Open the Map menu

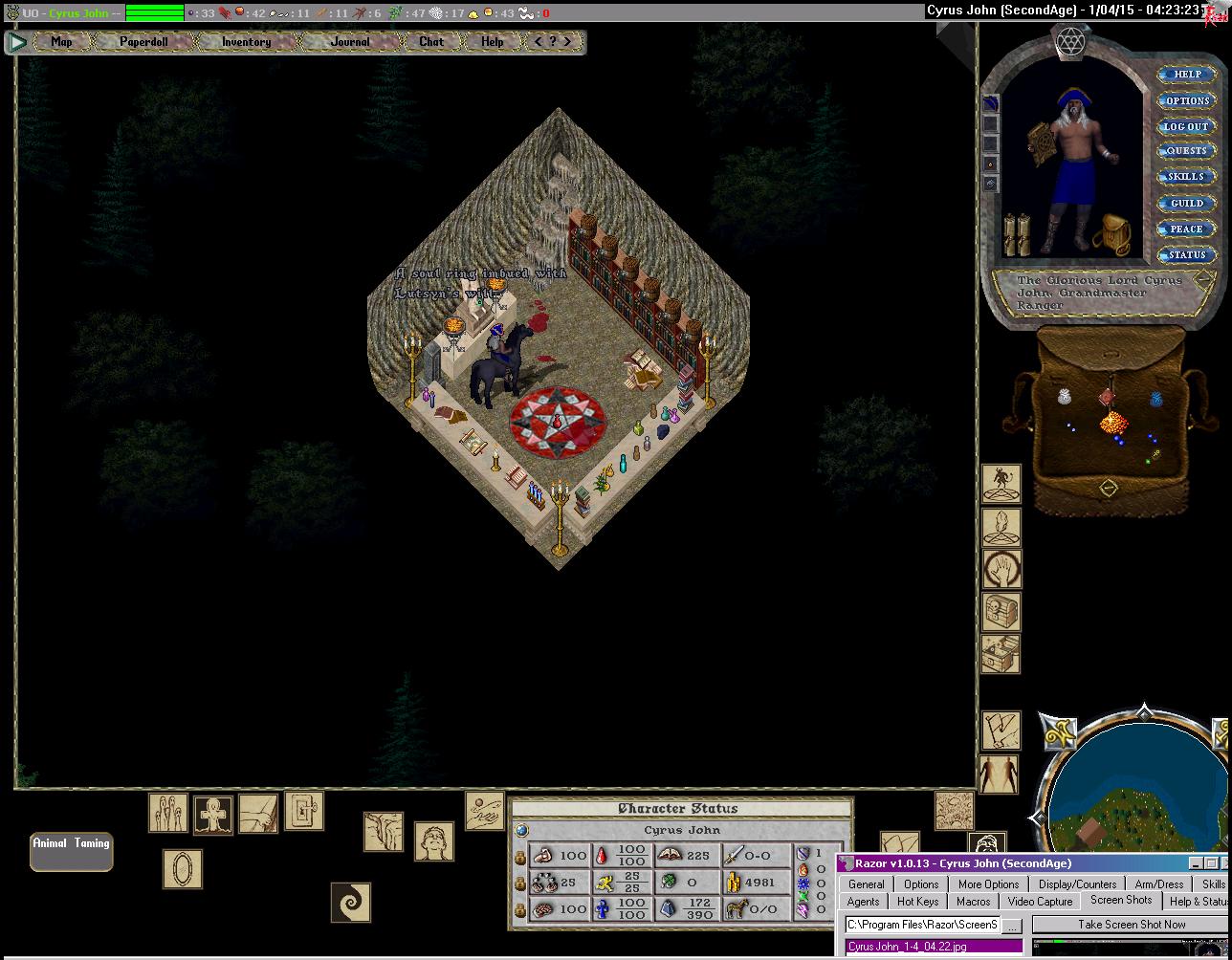[61, 42]
